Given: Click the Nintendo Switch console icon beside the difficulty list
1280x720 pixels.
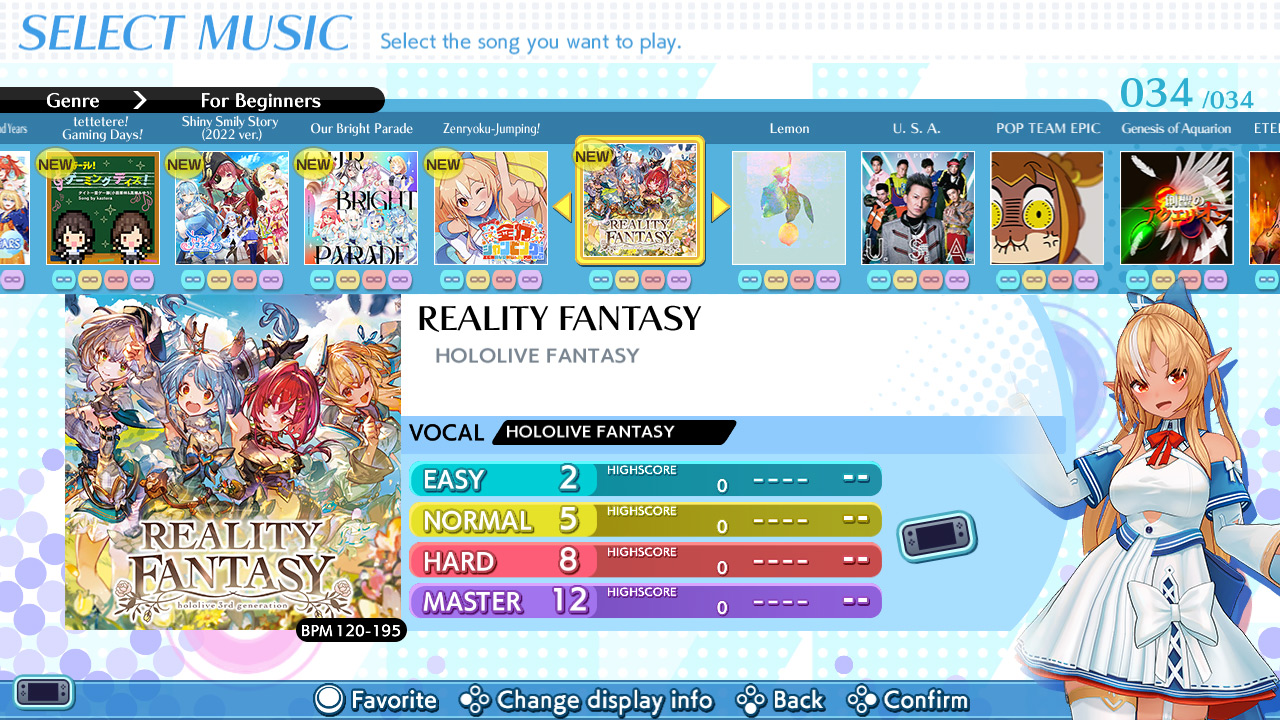Looking at the screenshot, I should tap(936, 537).
